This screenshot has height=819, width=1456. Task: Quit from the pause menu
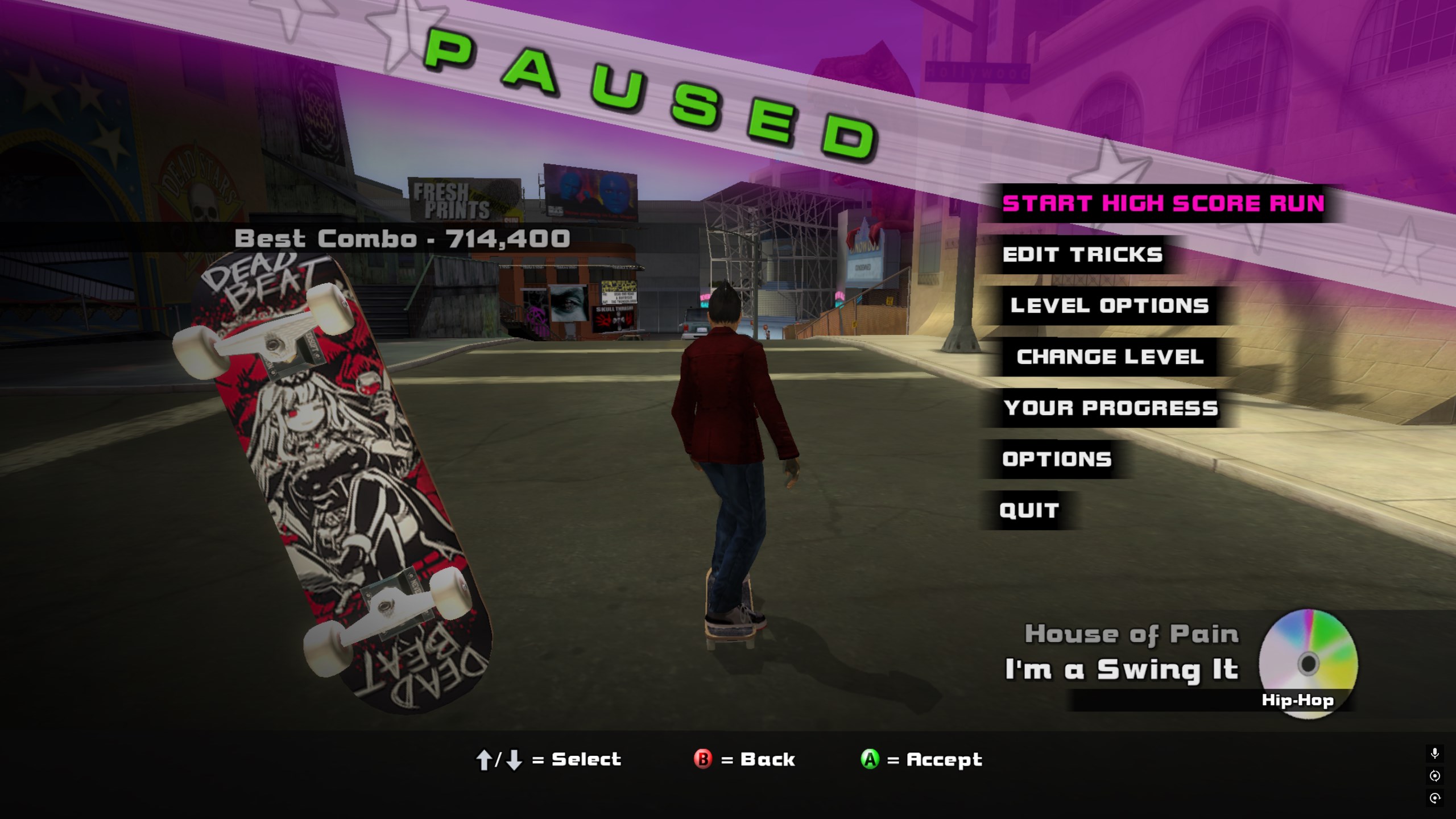(1029, 511)
